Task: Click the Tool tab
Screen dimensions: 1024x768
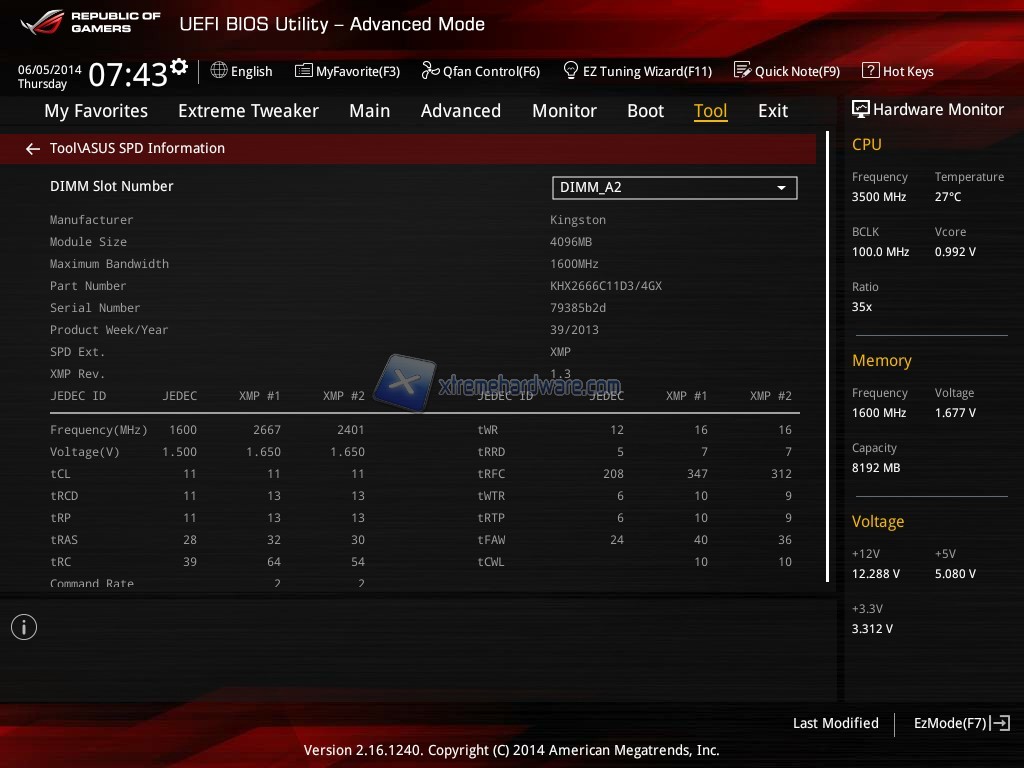Action: pos(710,111)
